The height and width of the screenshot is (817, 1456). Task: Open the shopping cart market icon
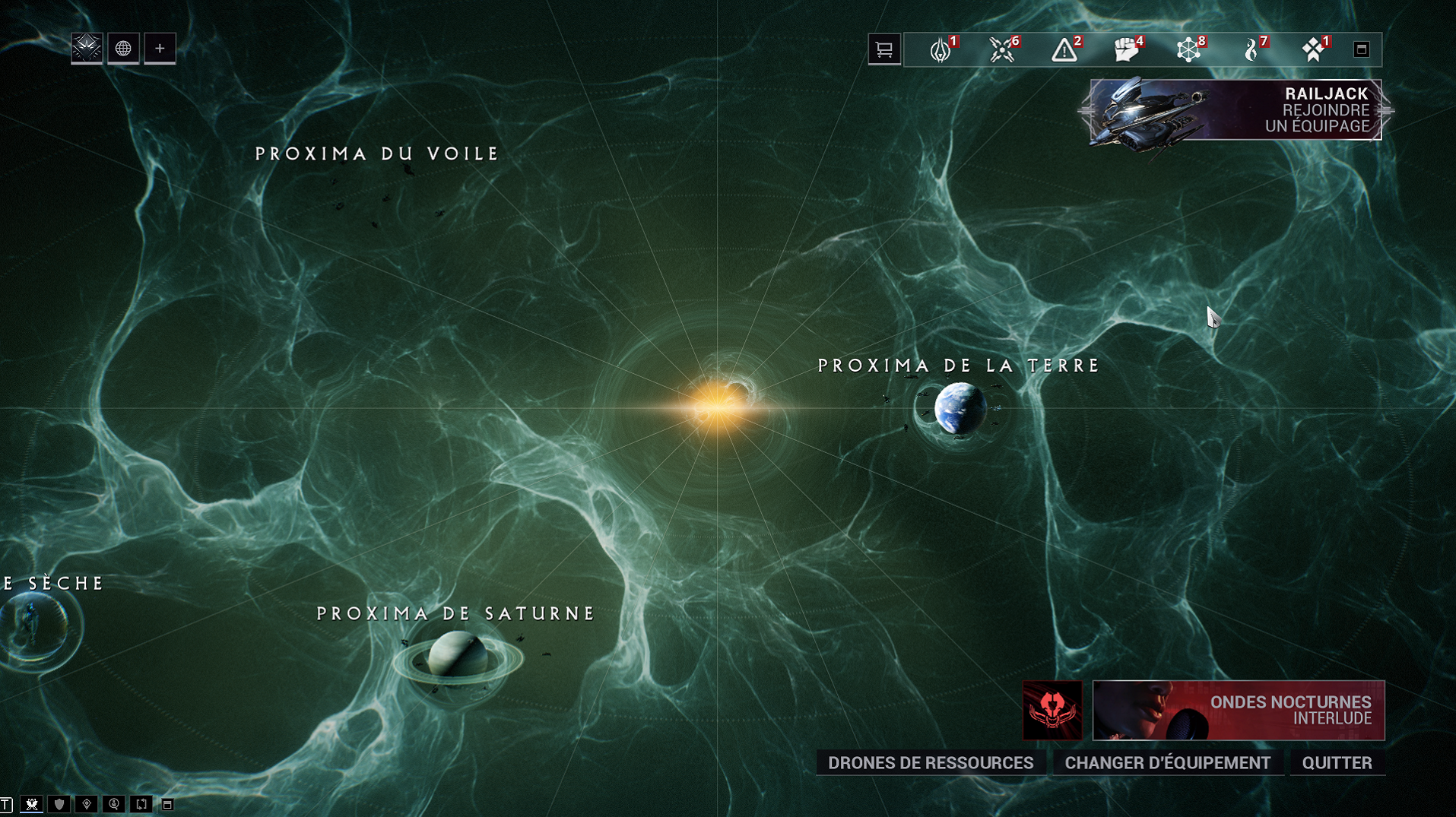(884, 49)
